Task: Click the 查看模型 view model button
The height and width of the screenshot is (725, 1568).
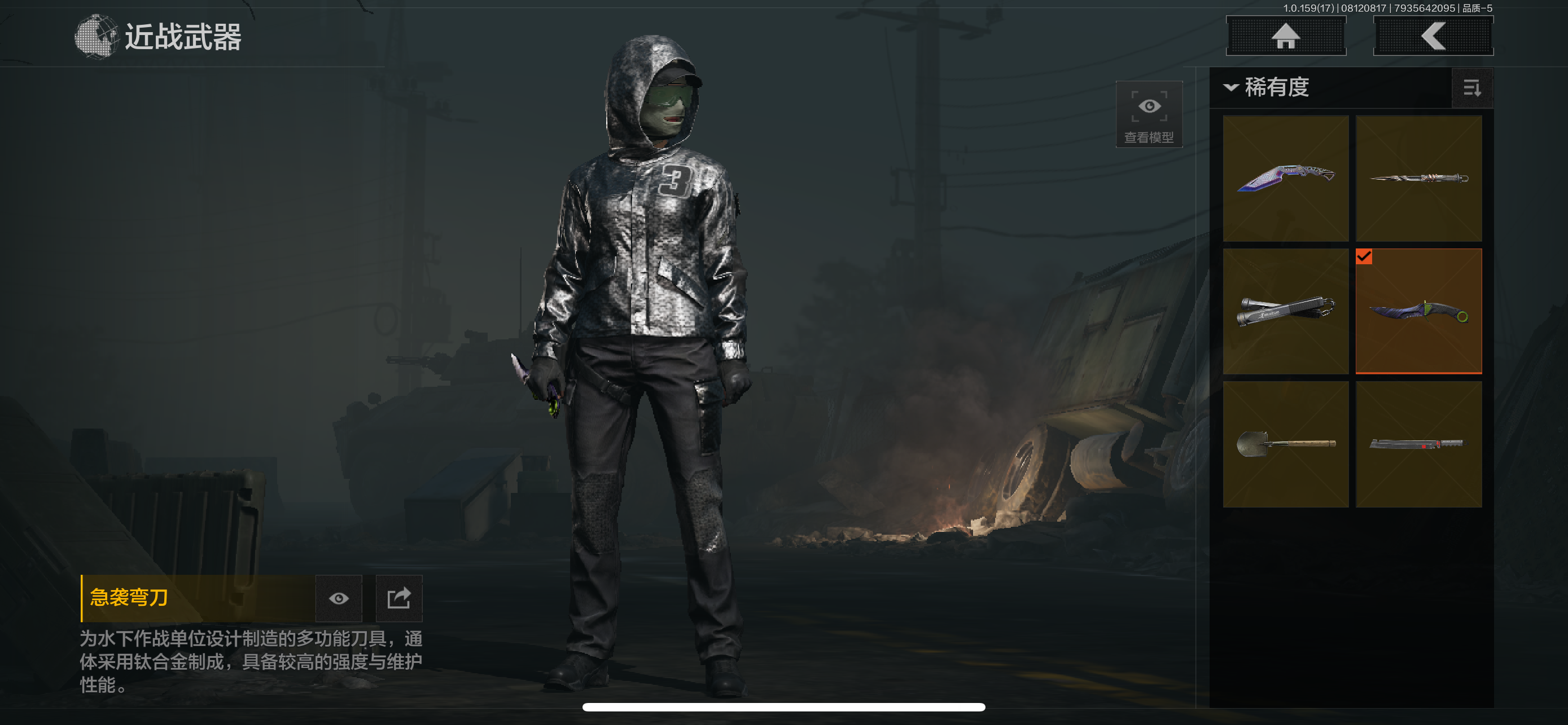Action: pos(1149,115)
